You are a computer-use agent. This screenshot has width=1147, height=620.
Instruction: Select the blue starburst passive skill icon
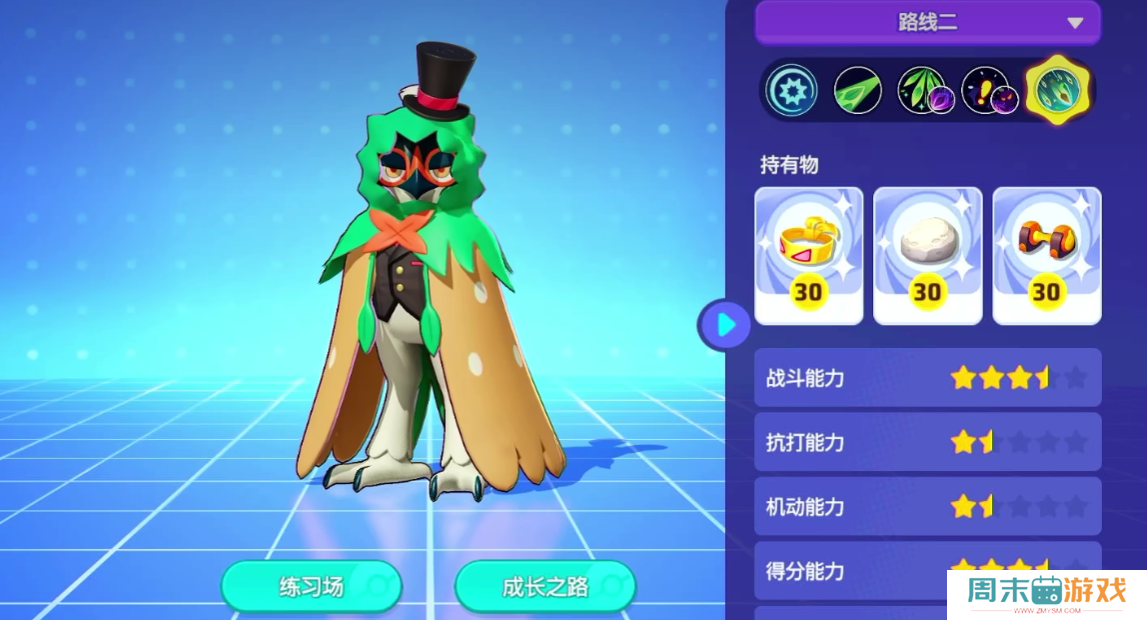[x=792, y=91]
